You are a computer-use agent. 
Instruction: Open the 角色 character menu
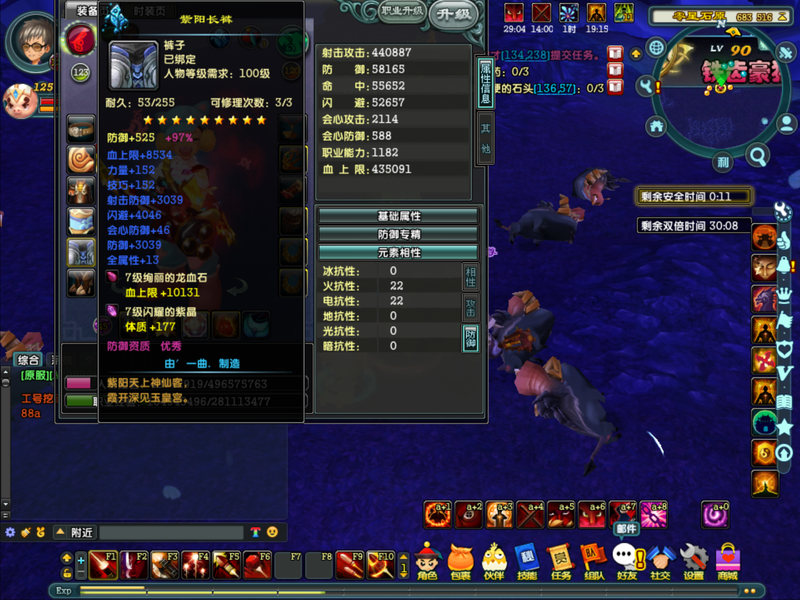click(428, 562)
